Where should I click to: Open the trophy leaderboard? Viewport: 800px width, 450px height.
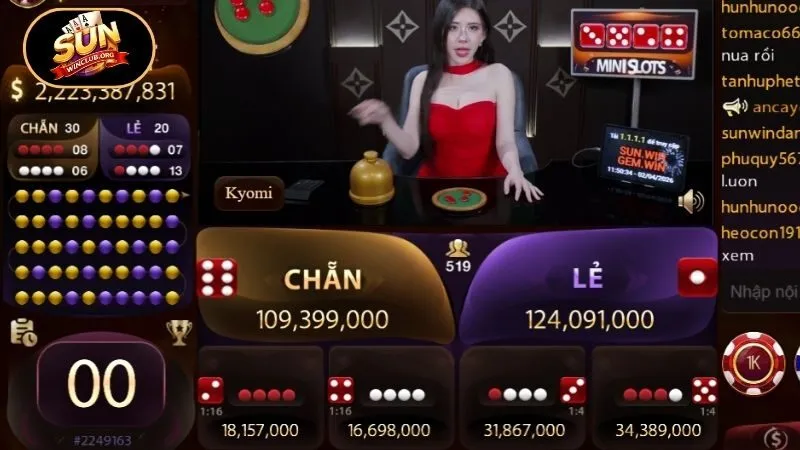pyautogui.click(x=179, y=332)
